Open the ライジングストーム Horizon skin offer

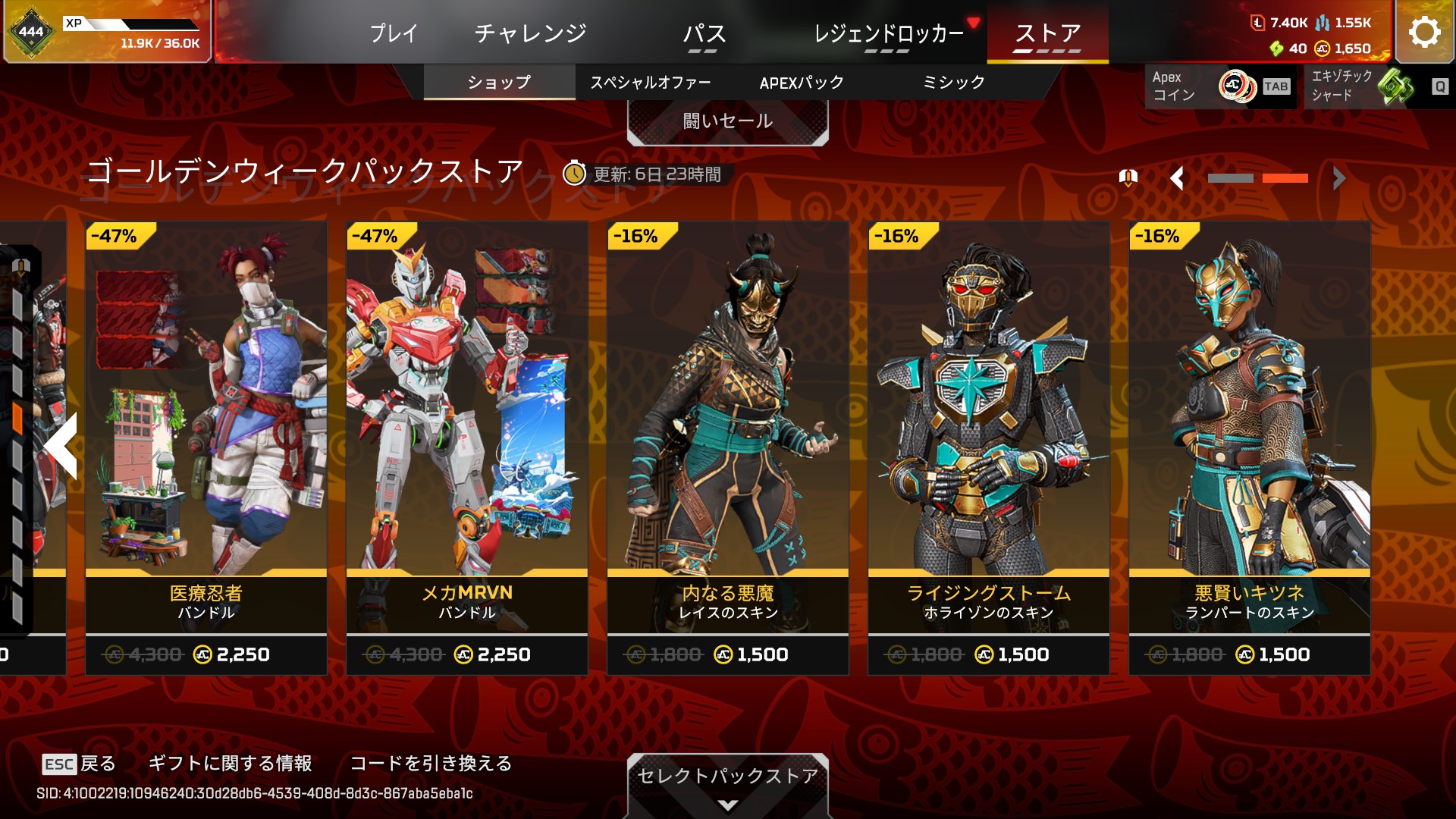[x=989, y=447]
